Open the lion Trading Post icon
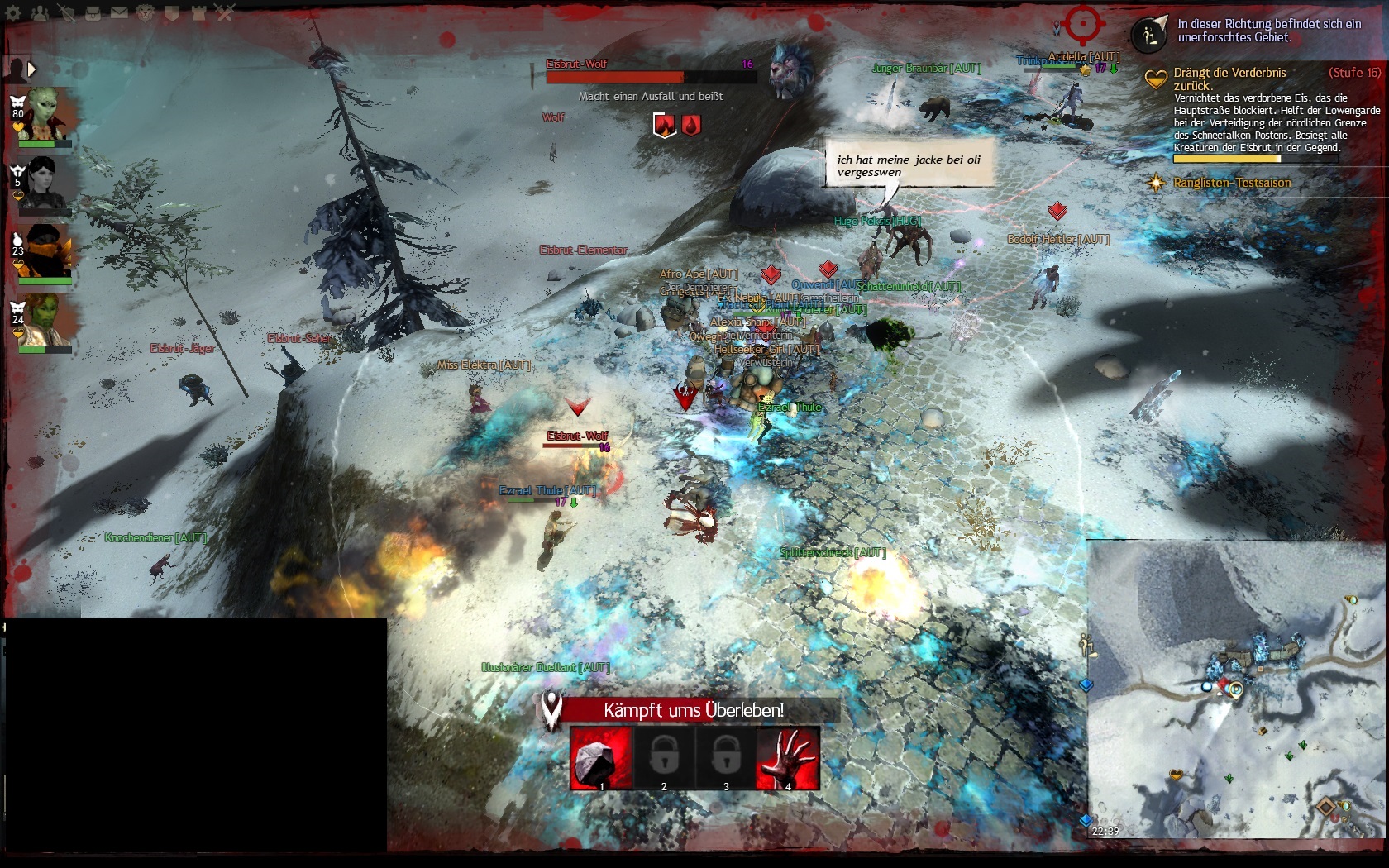1389x868 pixels. (x=146, y=13)
